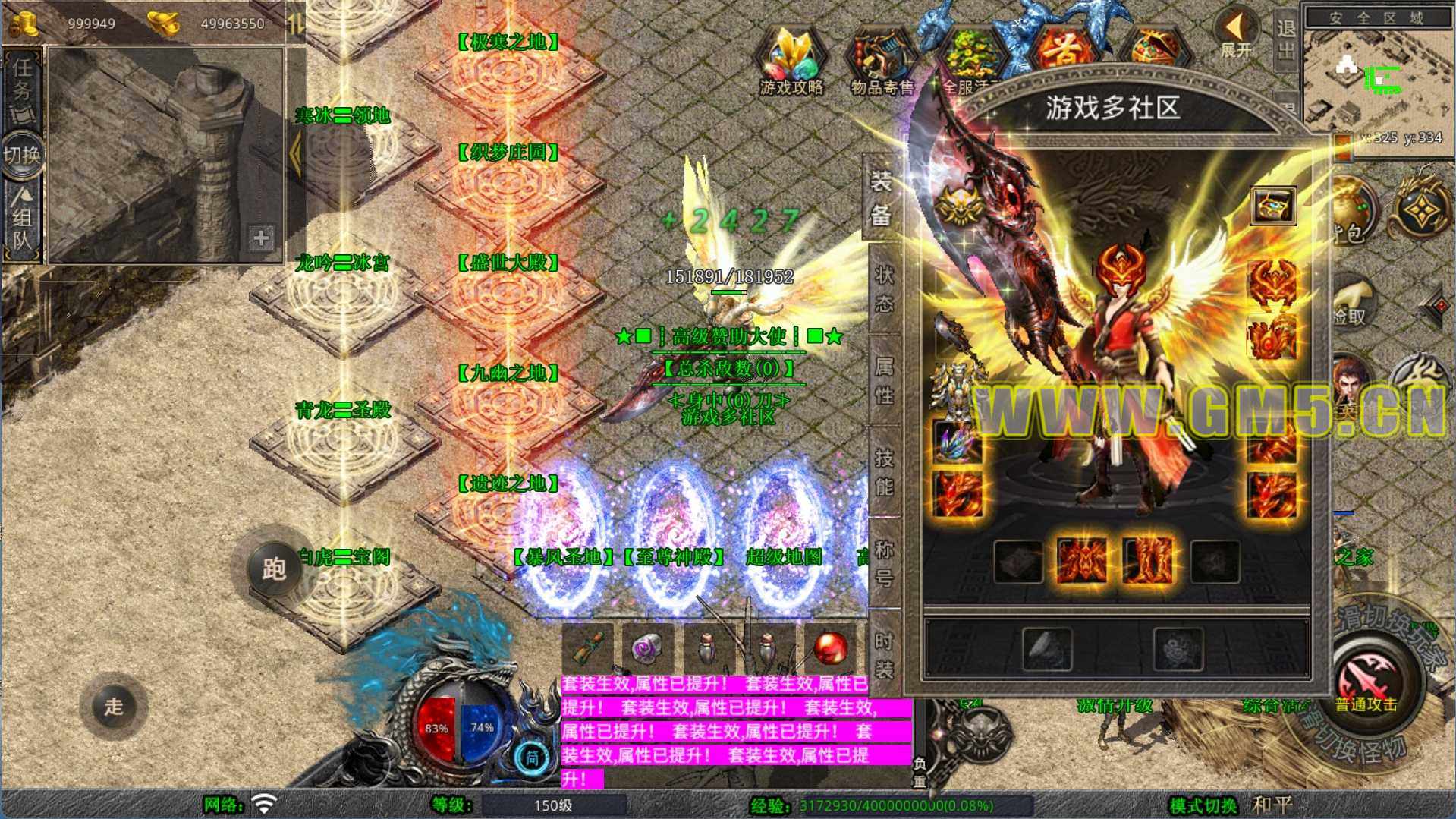Click the 模式切换 mode switch button

click(1203, 805)
